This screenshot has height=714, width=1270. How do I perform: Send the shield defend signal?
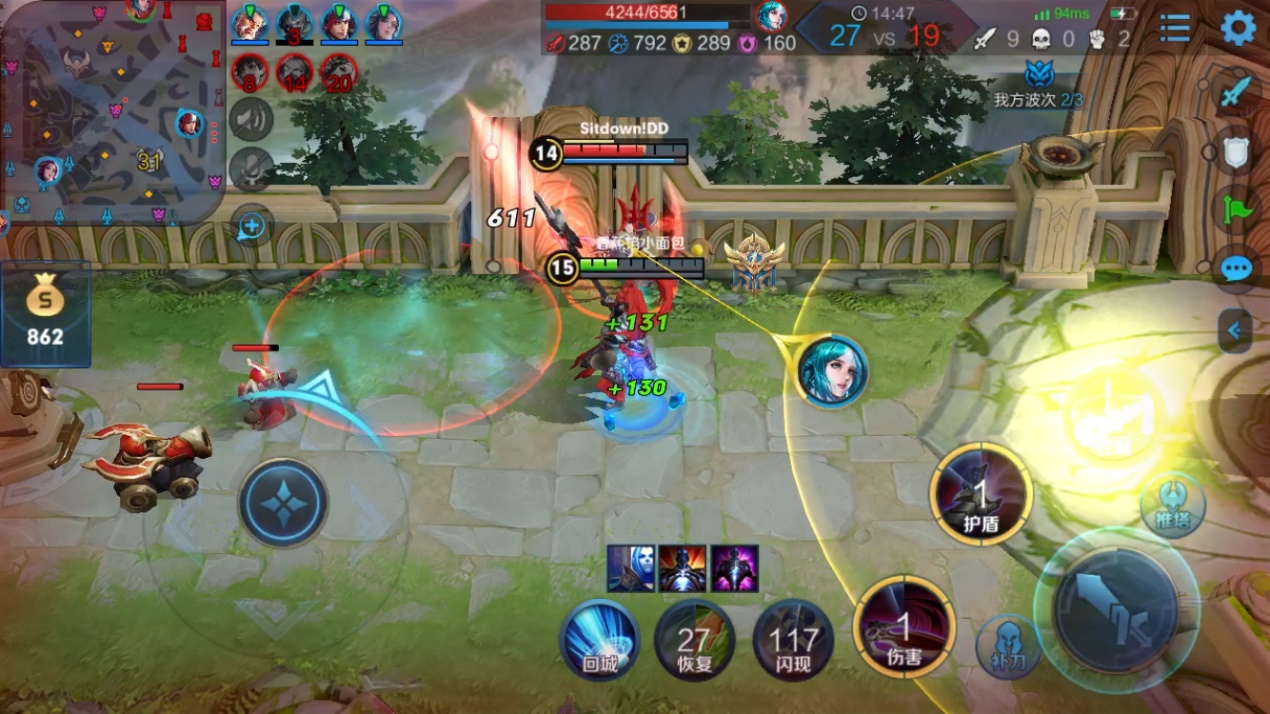[1237, 152]
